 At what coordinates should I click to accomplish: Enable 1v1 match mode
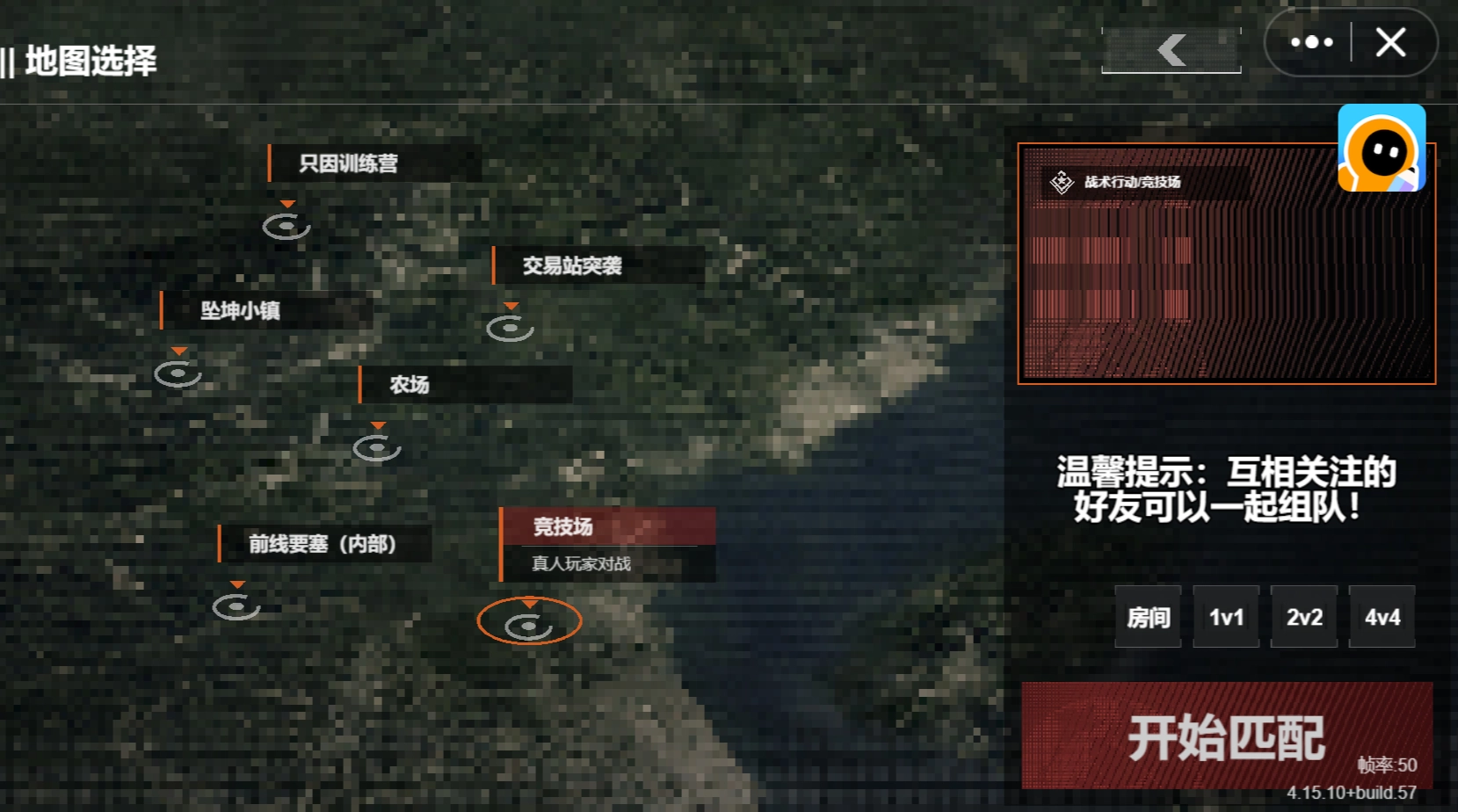click(x=1225, y=617)
